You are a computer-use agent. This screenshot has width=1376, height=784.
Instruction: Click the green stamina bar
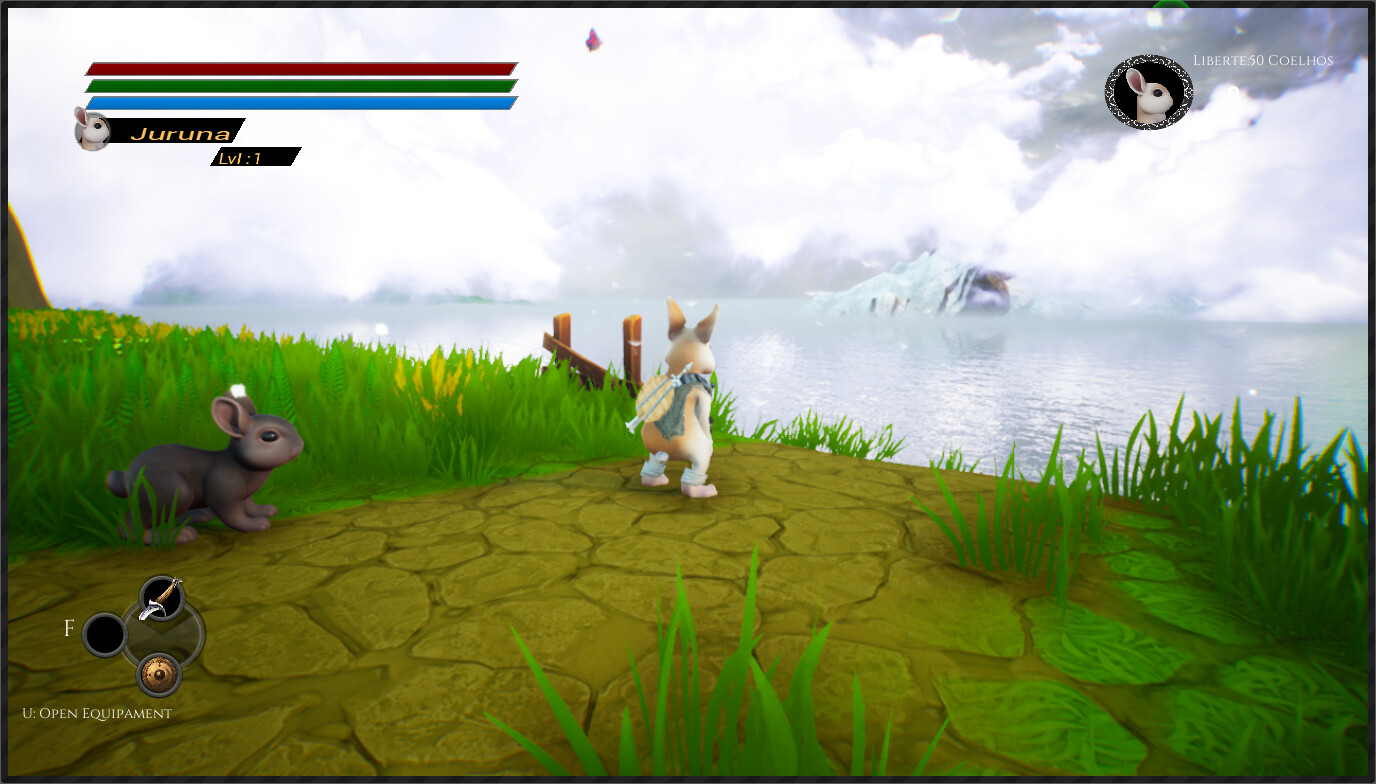(300, 86)
